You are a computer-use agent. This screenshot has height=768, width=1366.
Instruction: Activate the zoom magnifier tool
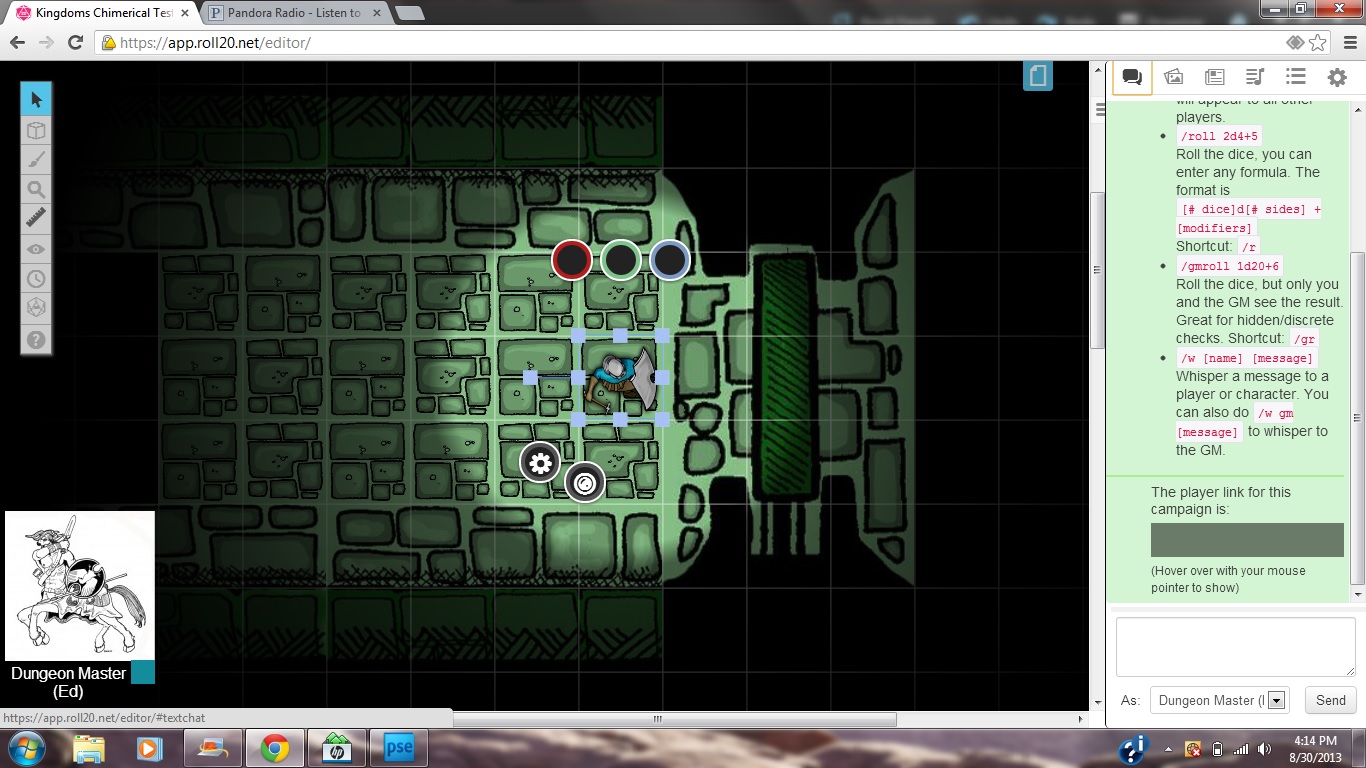35,189
